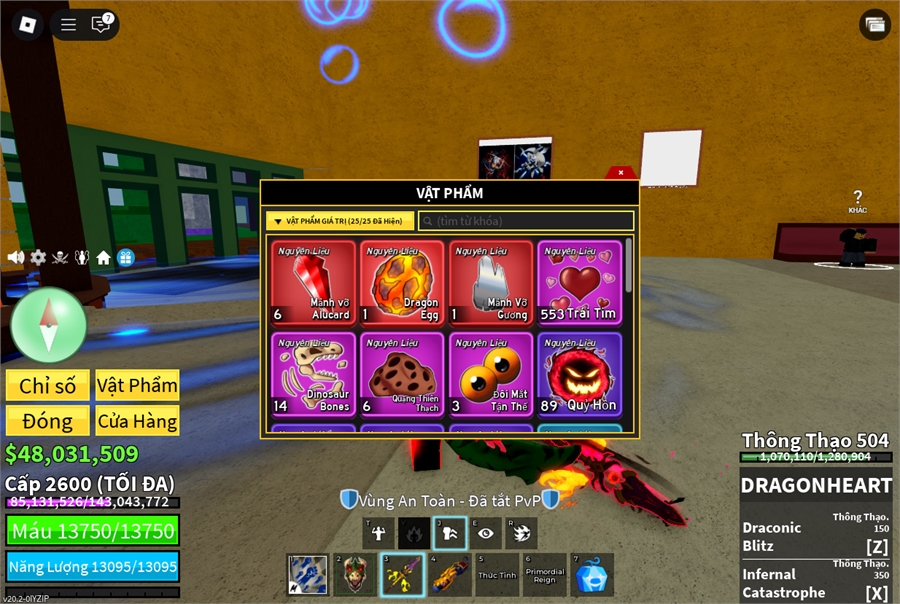This screenshot has height=604, width=900.
Task: Click the Vật Phẩm items button
Action: point(137,386)
